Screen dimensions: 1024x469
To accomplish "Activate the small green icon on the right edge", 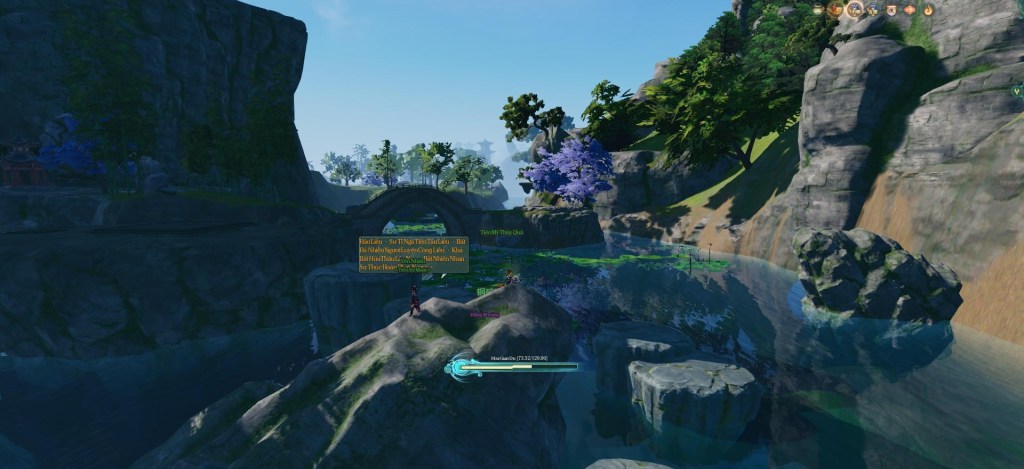I will (1016, 90).
